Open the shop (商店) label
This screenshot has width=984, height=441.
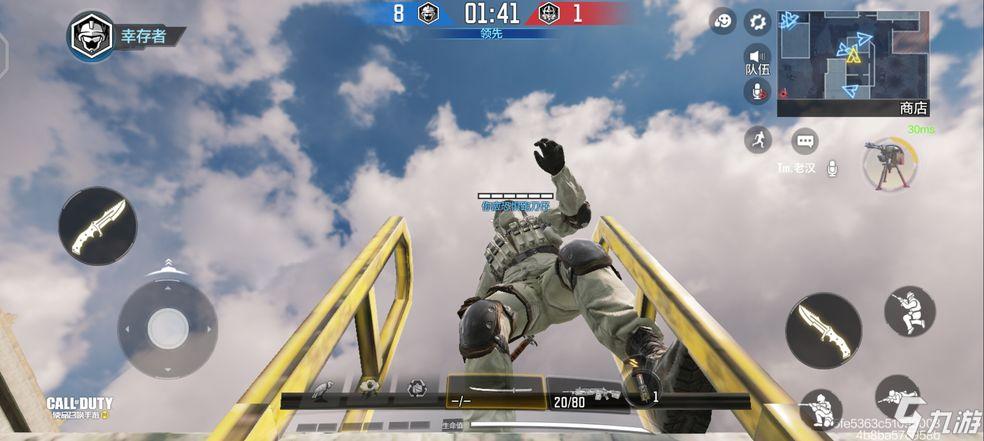click(x=913, y=108)
